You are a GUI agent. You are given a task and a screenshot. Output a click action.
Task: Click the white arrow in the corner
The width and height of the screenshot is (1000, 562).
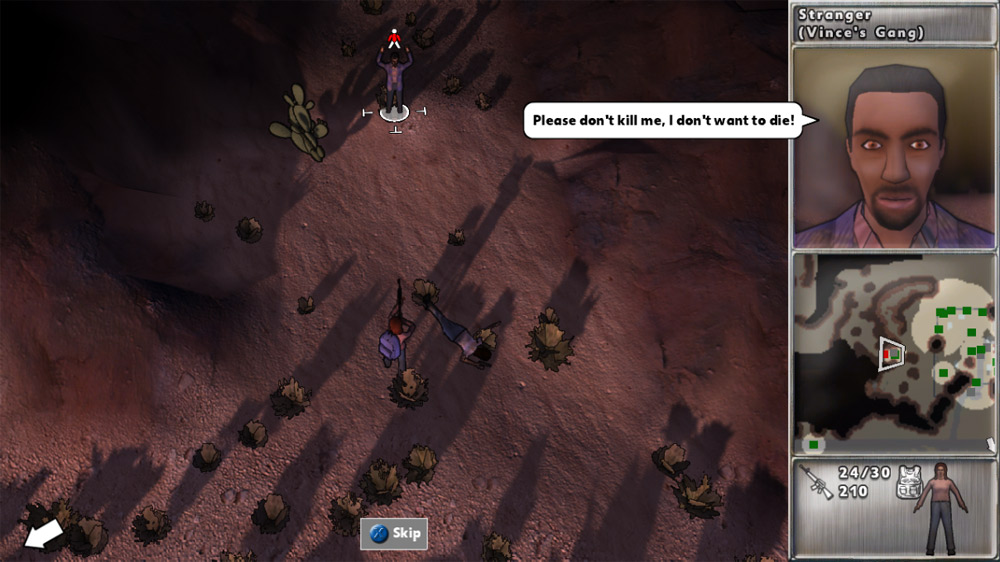tap(43, 533)
